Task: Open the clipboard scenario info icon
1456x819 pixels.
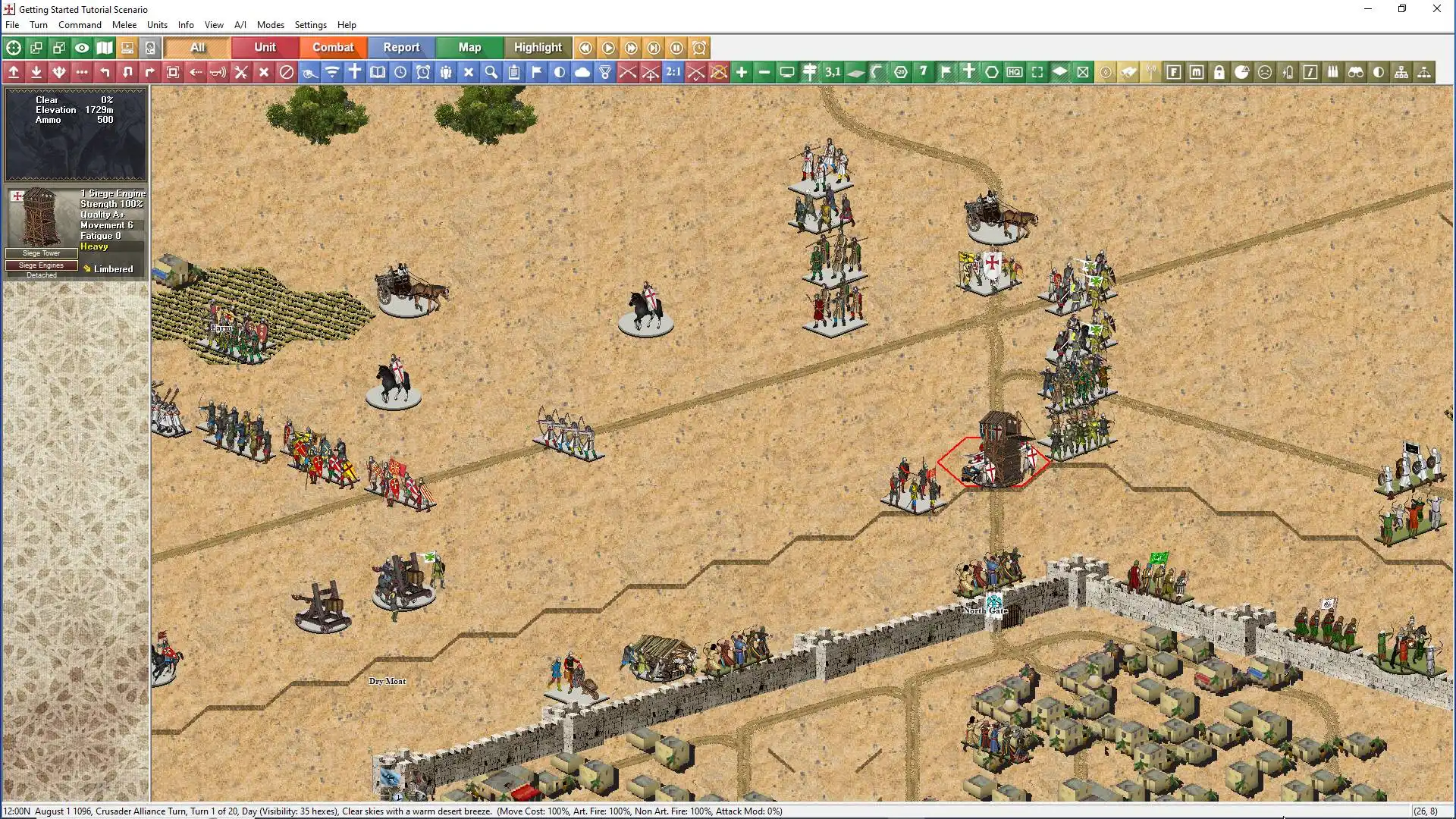Action: [514, 72]
